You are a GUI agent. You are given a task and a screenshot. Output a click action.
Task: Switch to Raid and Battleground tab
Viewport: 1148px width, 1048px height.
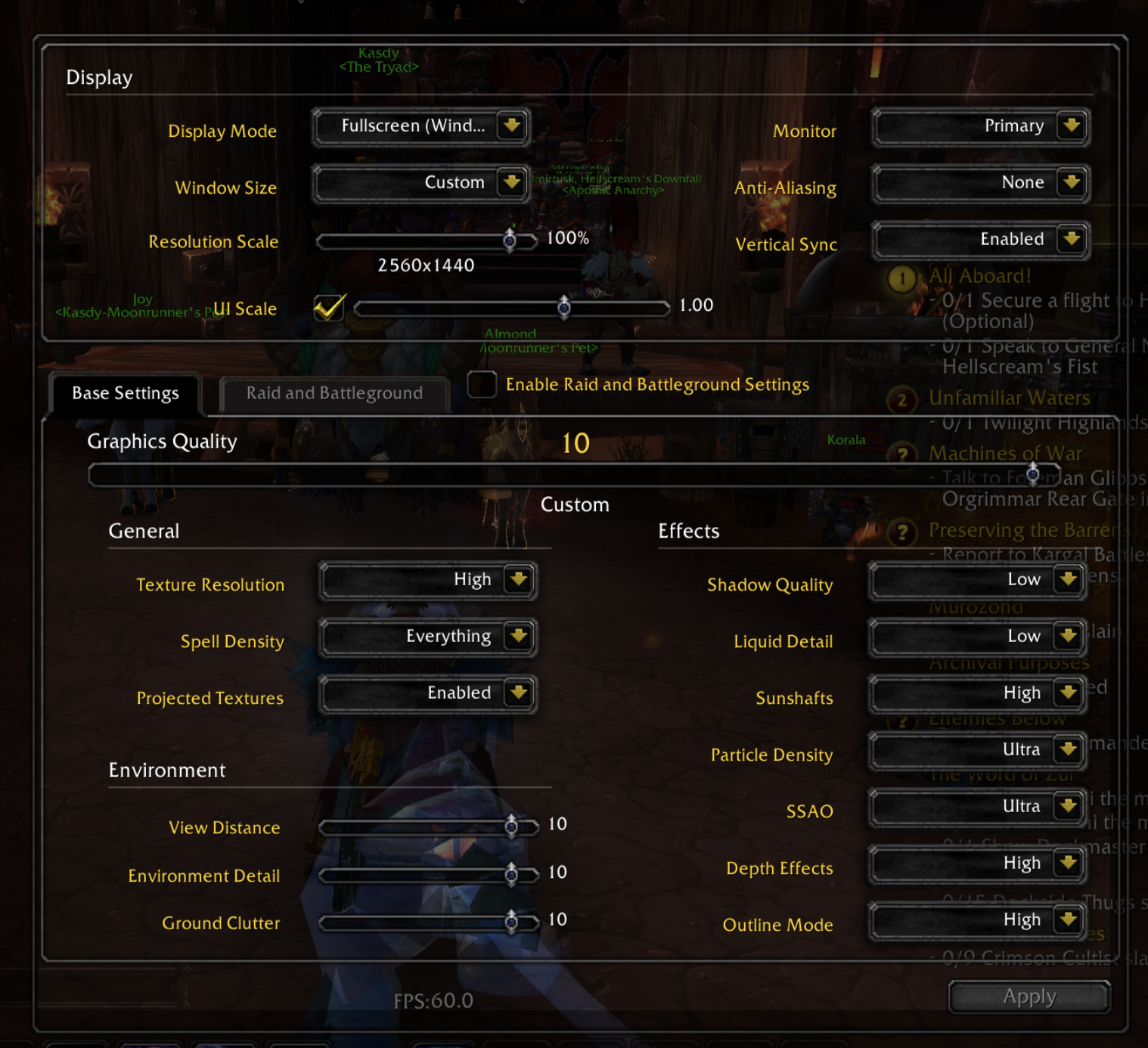tap(334, 393)
